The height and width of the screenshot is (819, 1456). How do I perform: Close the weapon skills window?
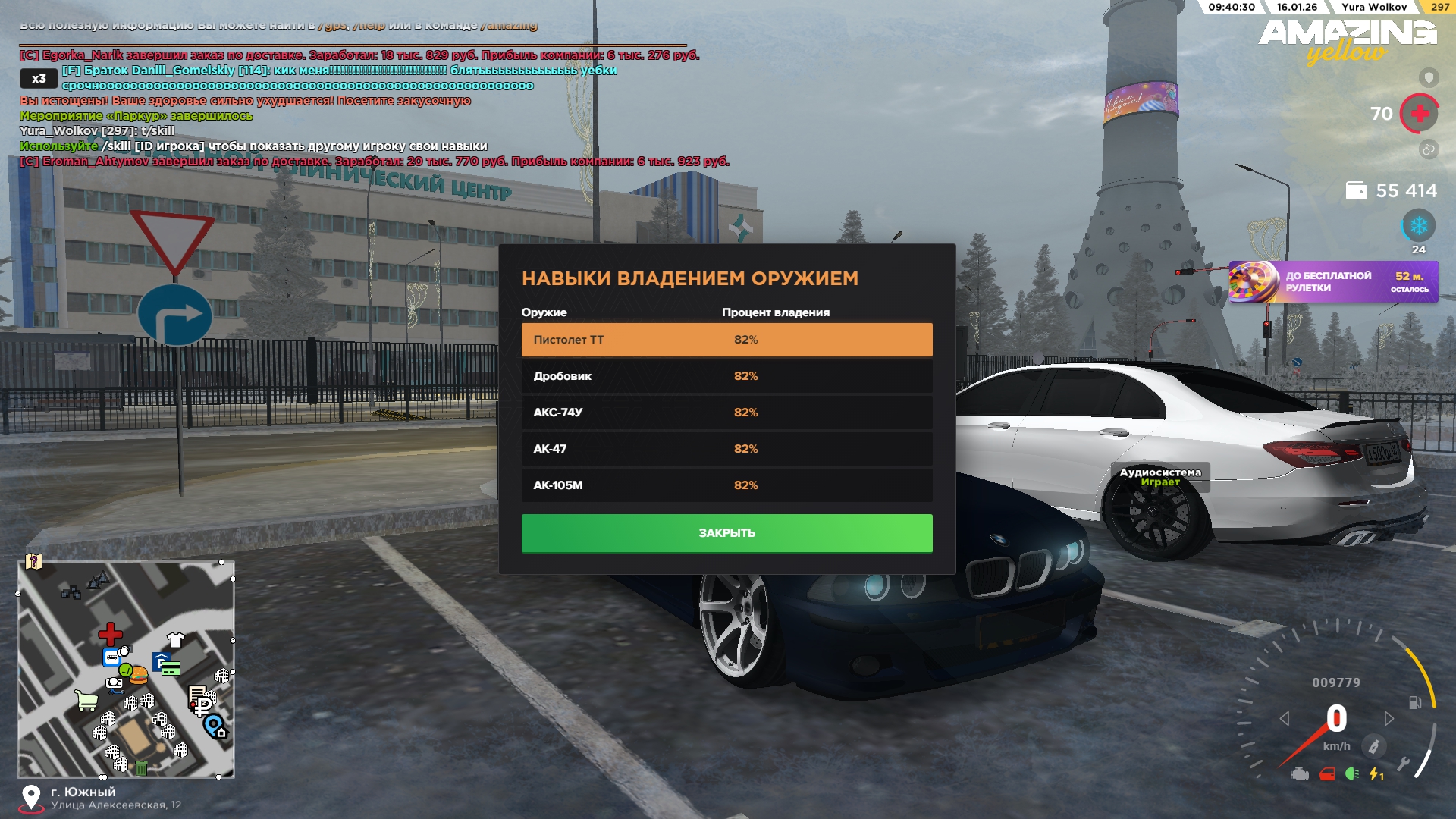click(726, 533)
